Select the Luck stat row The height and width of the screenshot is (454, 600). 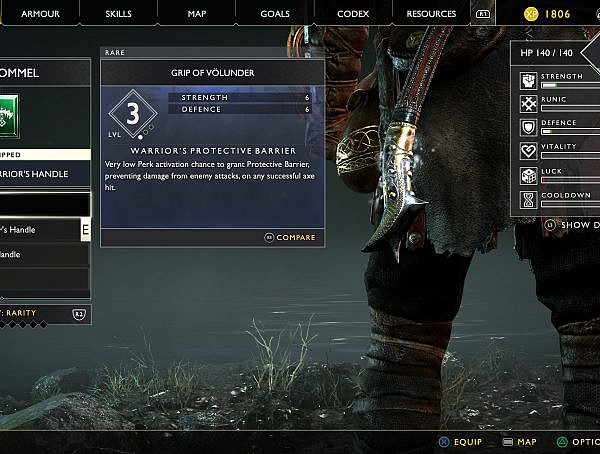click(x=560, y=175)
